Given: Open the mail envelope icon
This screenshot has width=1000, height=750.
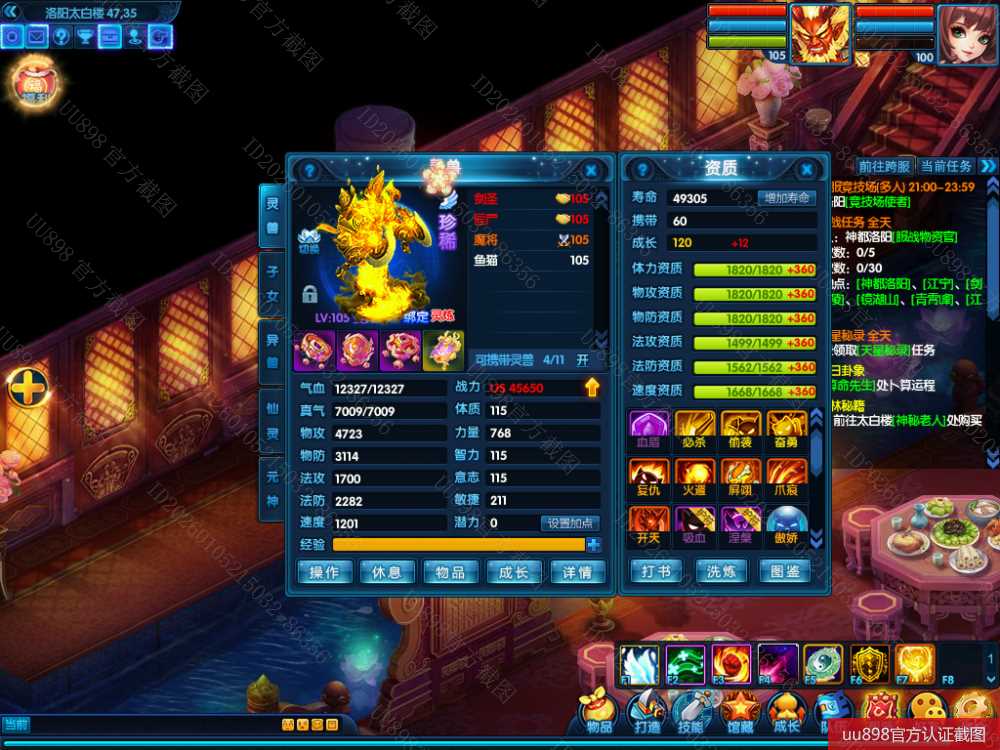Looking at the screenshot, I should [x=37, y=37].
